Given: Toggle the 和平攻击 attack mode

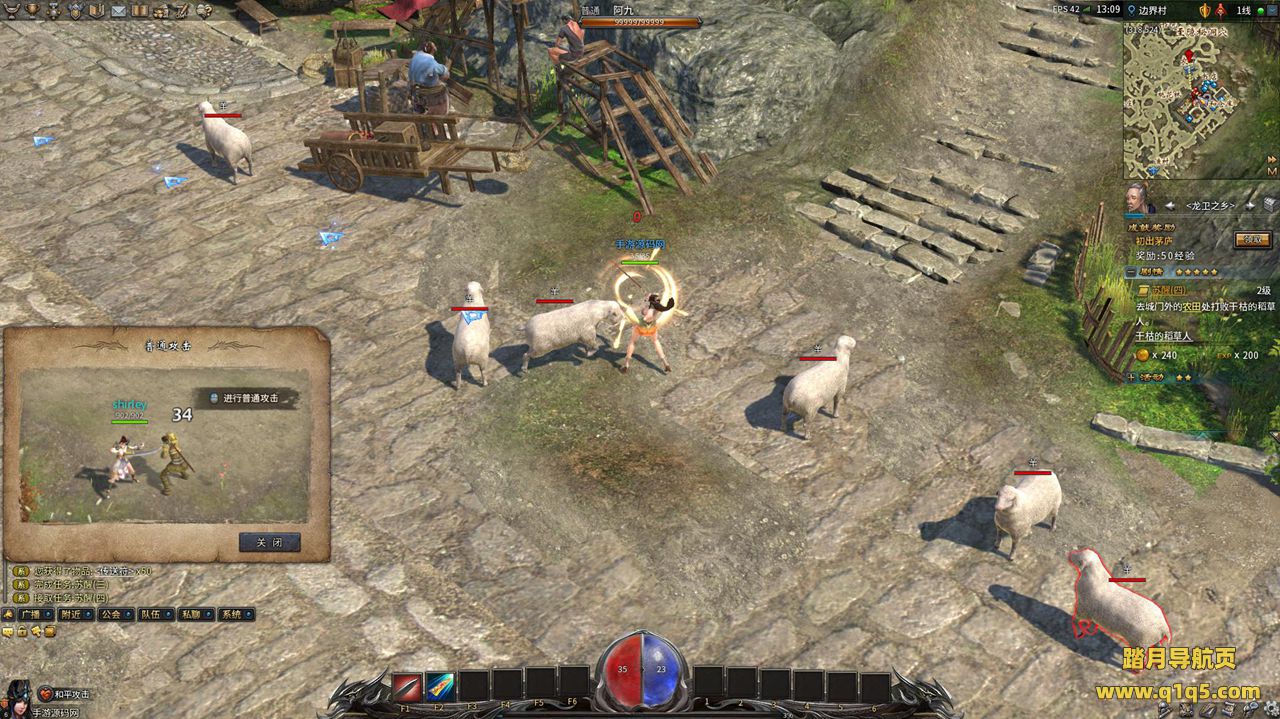Looking at the screenshot, I should click(64, 694).
